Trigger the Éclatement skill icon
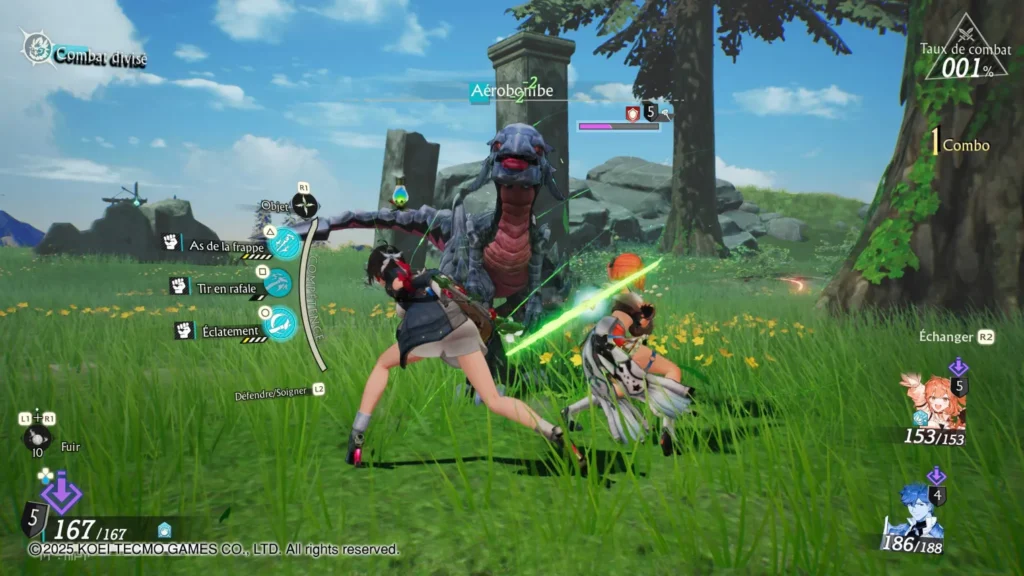This screenshot has width=1024, height=576. click(x=282, y=322)
